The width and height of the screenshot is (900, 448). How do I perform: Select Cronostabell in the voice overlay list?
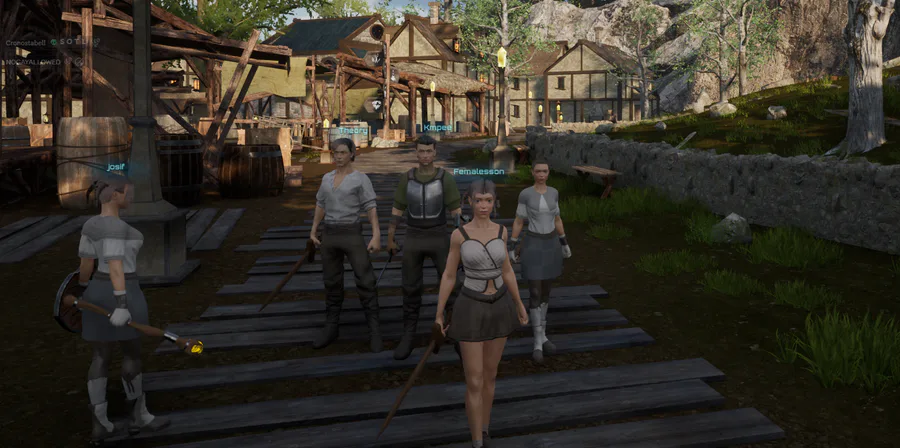pos(26,42)
